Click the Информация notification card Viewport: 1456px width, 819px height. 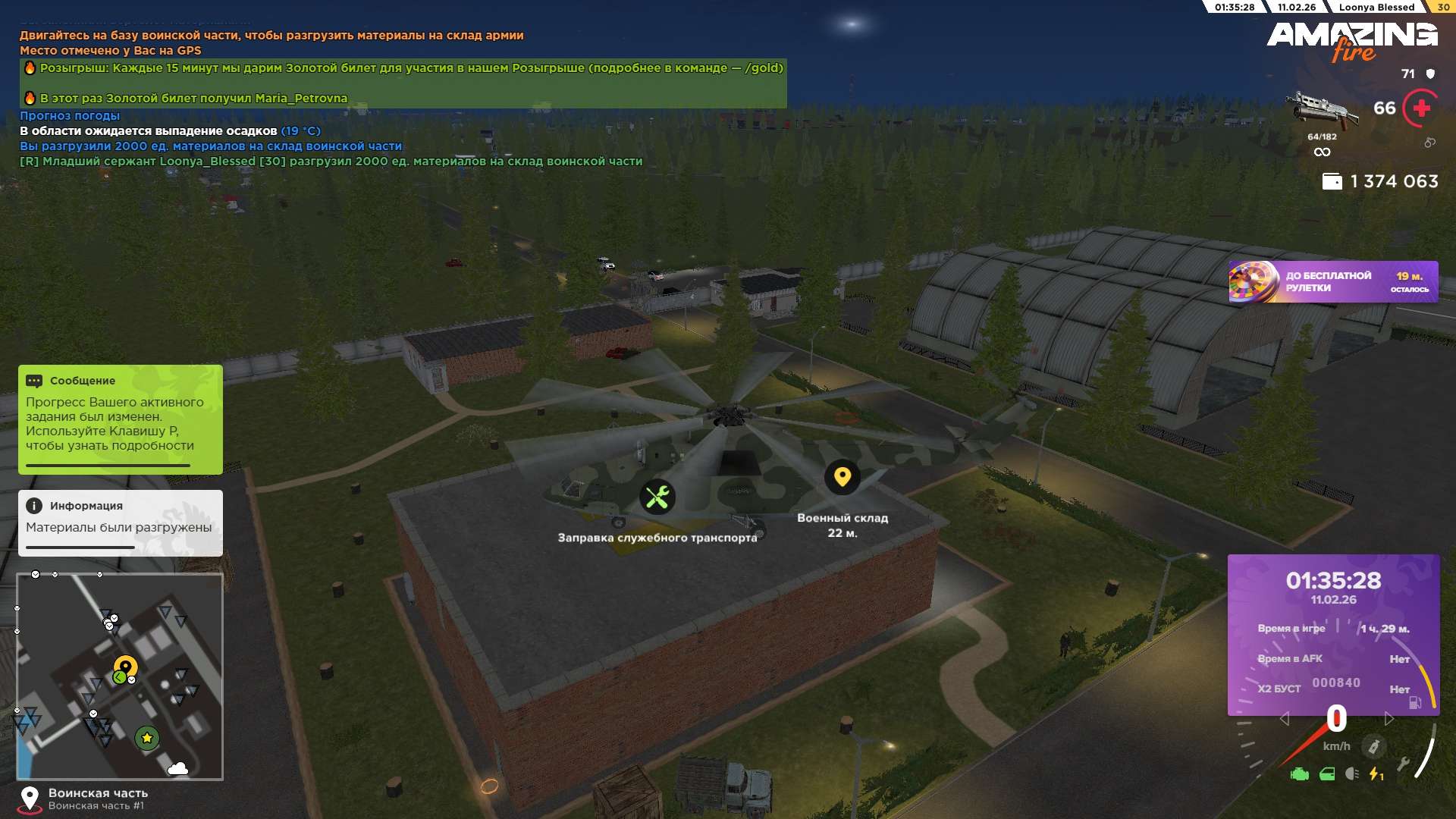tap(120, 522)
